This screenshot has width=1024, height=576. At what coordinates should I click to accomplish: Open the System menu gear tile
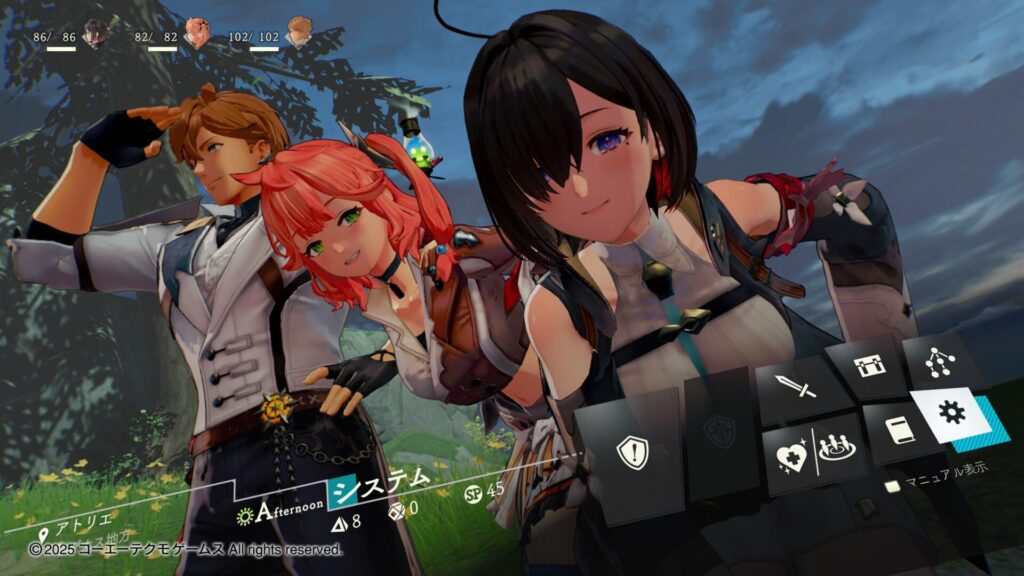point(952,414)
